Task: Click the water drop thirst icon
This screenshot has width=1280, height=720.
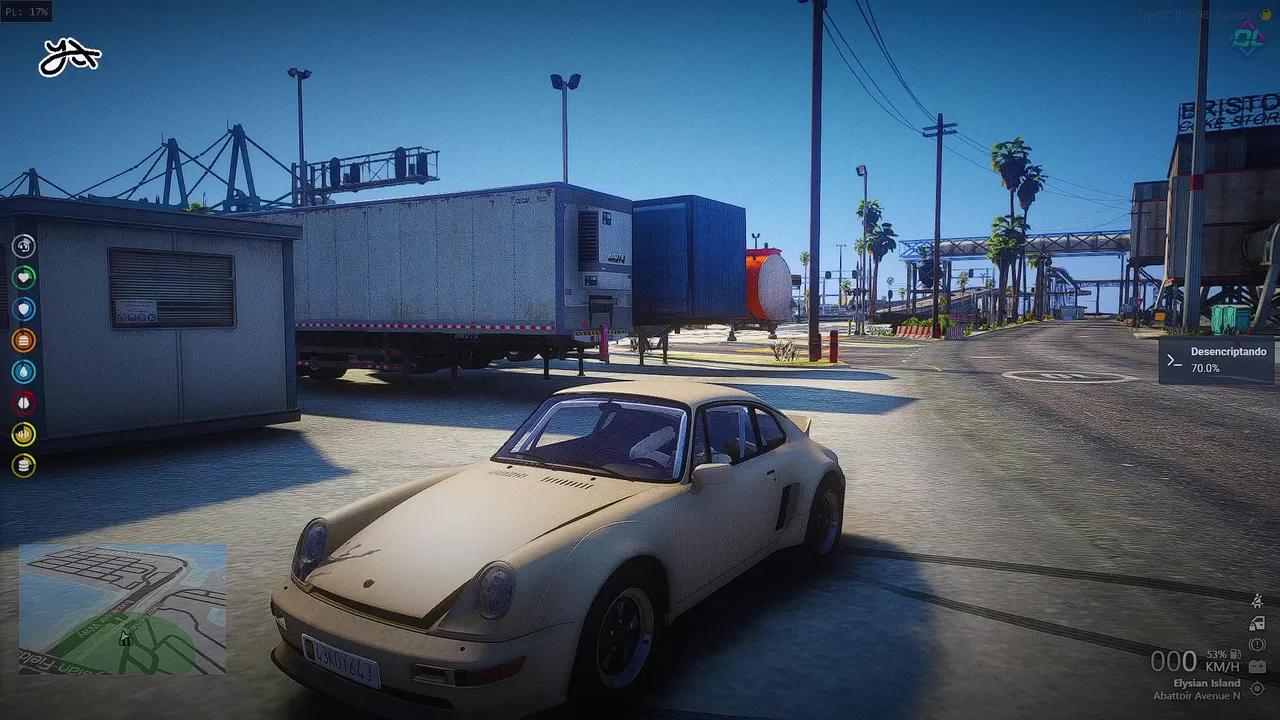Action: (x=23, y=372)
